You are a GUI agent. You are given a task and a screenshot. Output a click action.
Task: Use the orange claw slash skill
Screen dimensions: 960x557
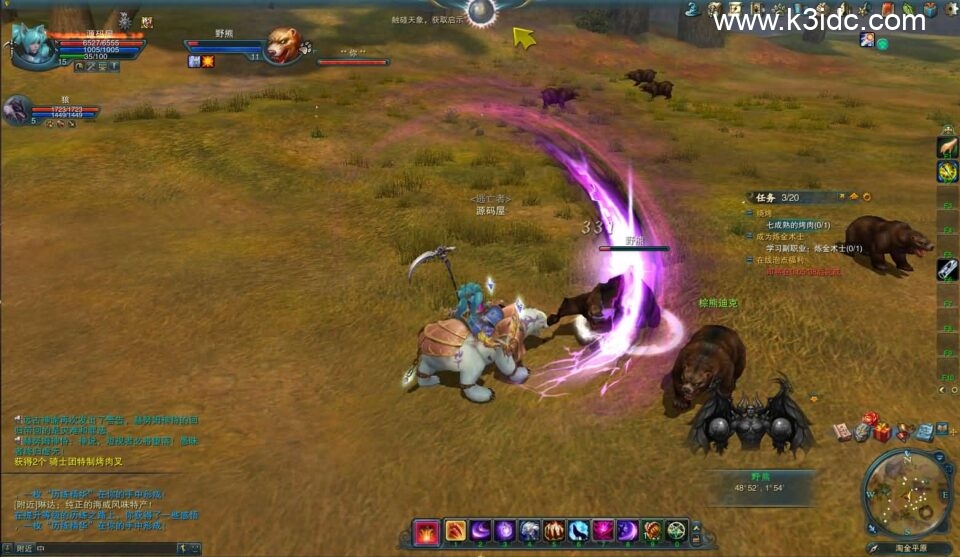point(455,531)
